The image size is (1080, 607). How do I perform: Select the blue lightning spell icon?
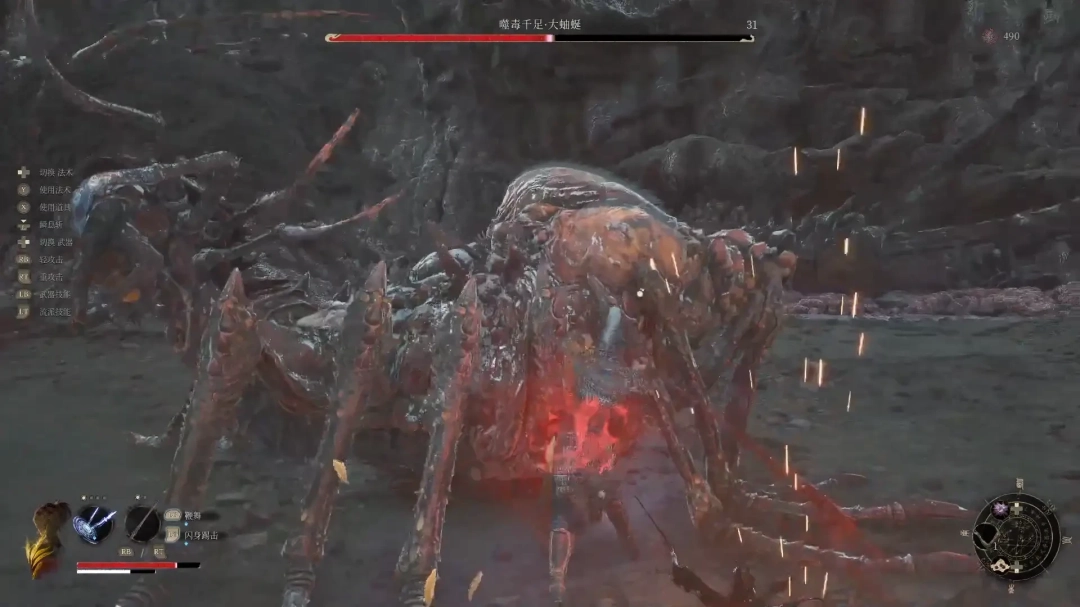(x=93, y=523)
